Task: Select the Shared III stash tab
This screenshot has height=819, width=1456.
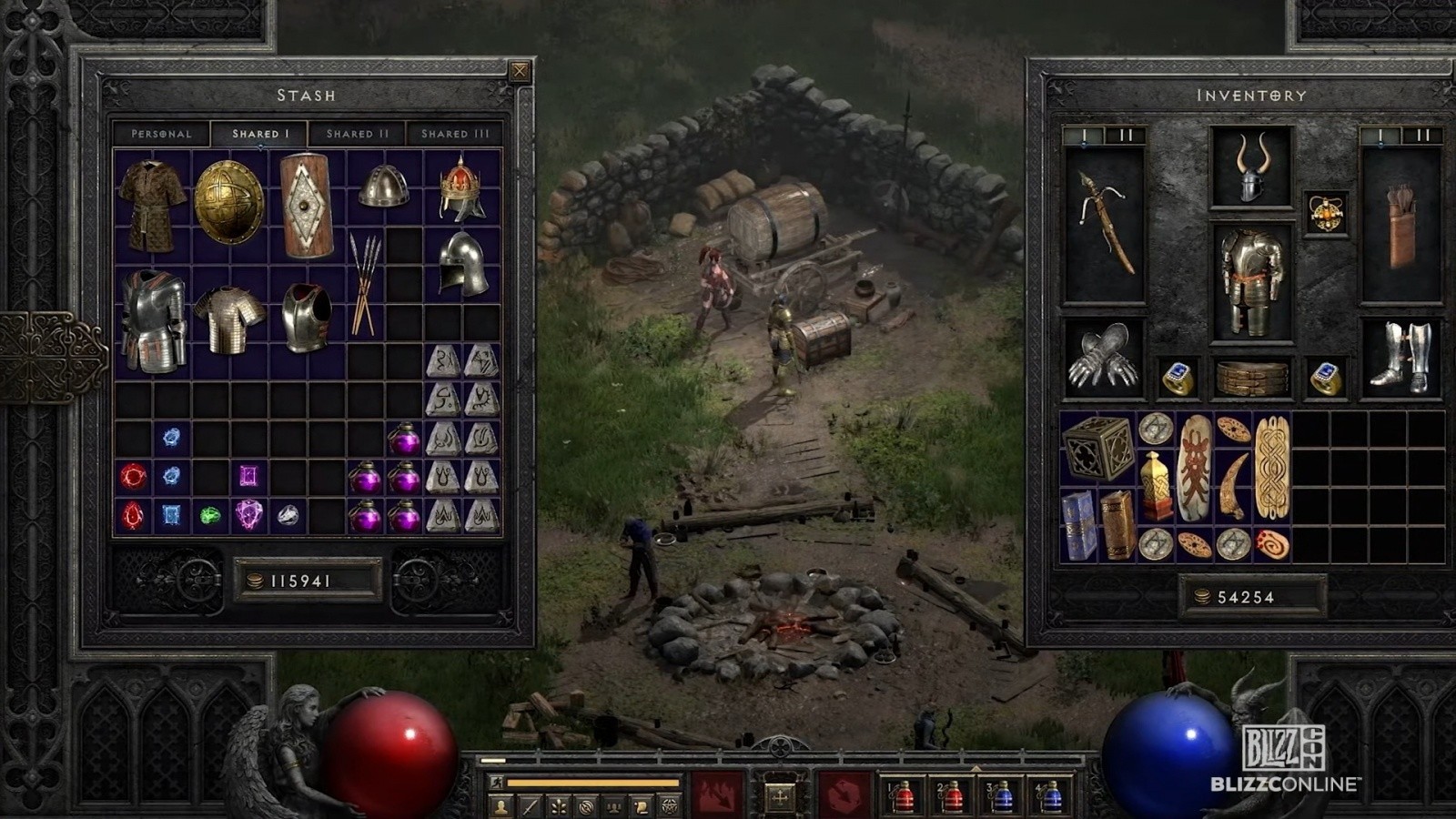Action: pos(455,134)
